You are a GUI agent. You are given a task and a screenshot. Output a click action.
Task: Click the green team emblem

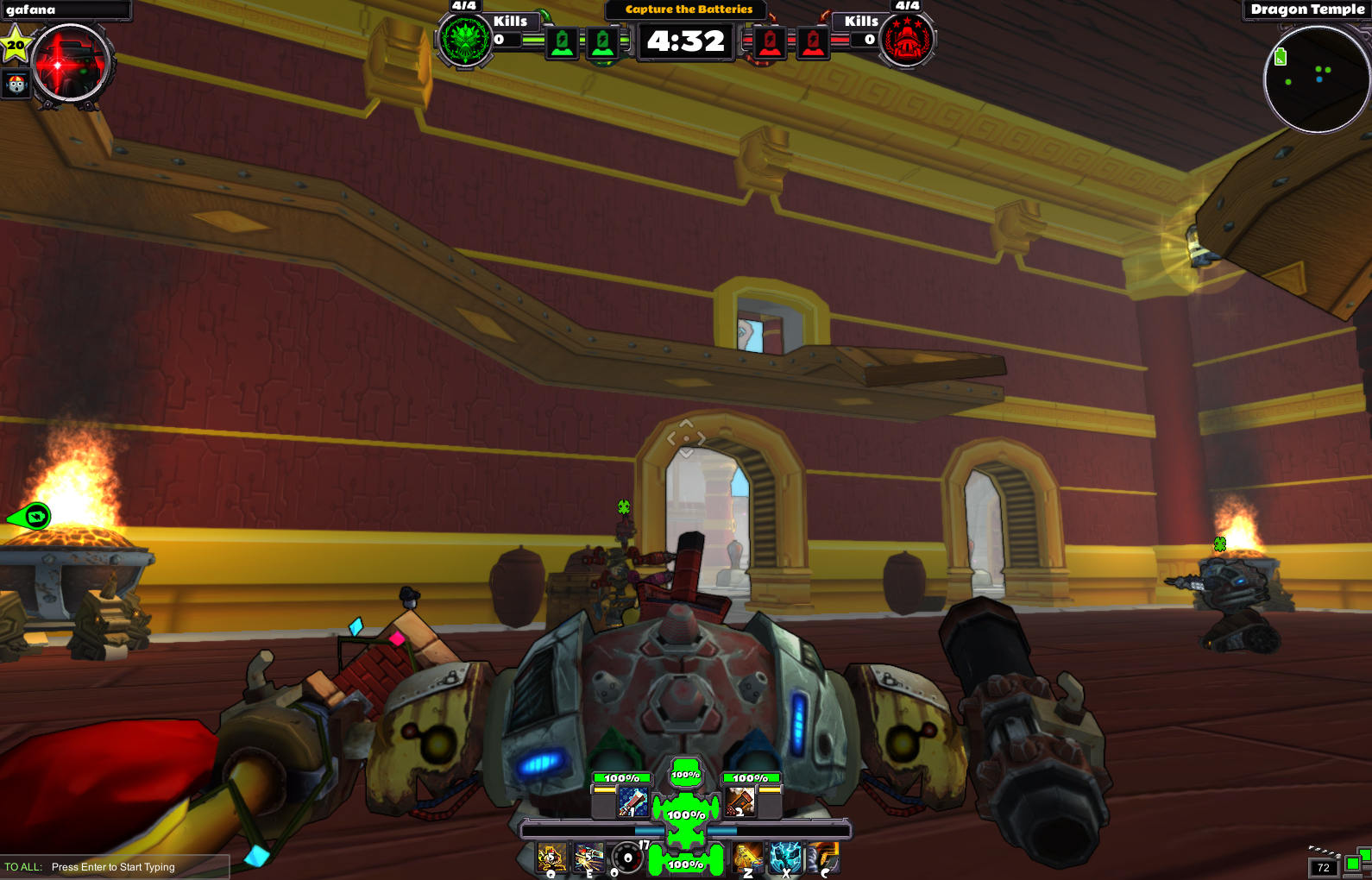click(x=464, y=40)
